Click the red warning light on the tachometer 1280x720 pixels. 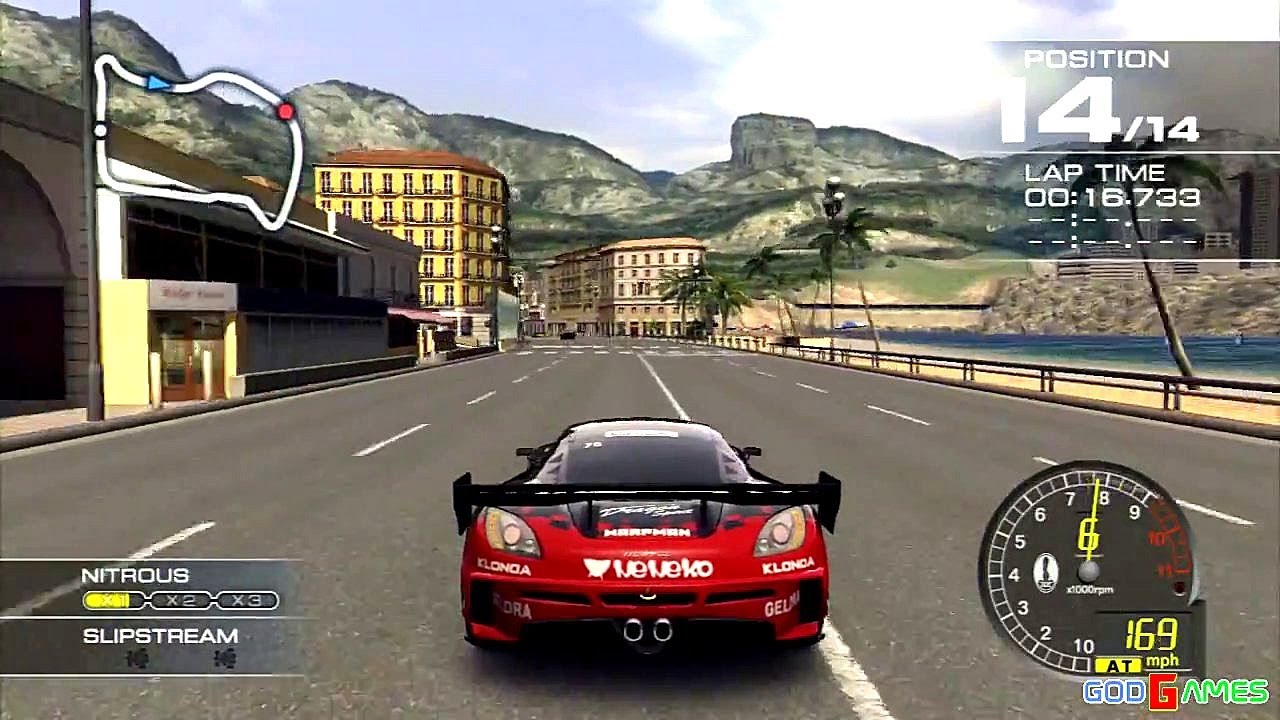[1178, 587]
